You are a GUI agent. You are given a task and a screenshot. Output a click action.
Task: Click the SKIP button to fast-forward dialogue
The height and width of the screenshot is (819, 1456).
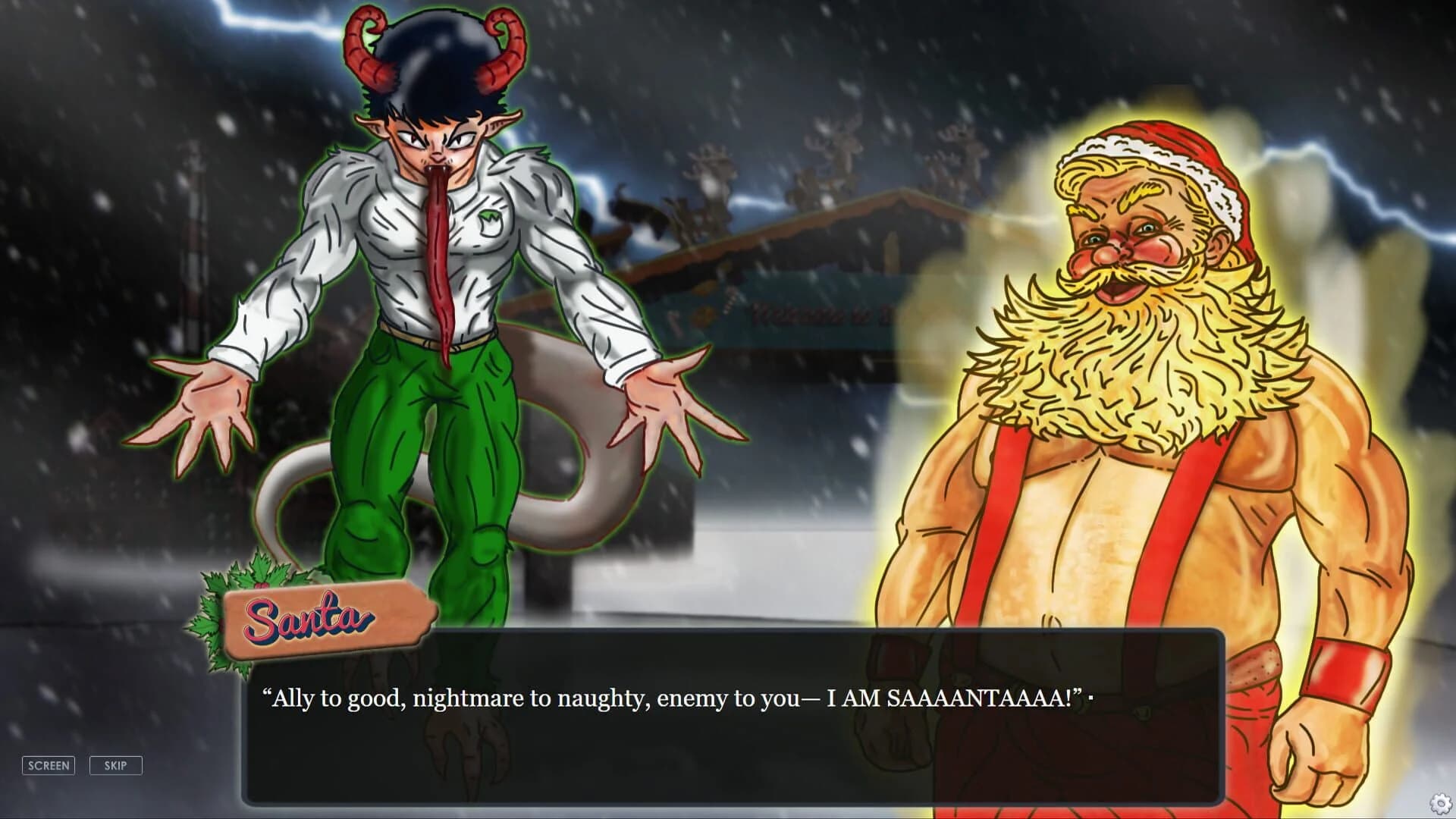(115, 765)
